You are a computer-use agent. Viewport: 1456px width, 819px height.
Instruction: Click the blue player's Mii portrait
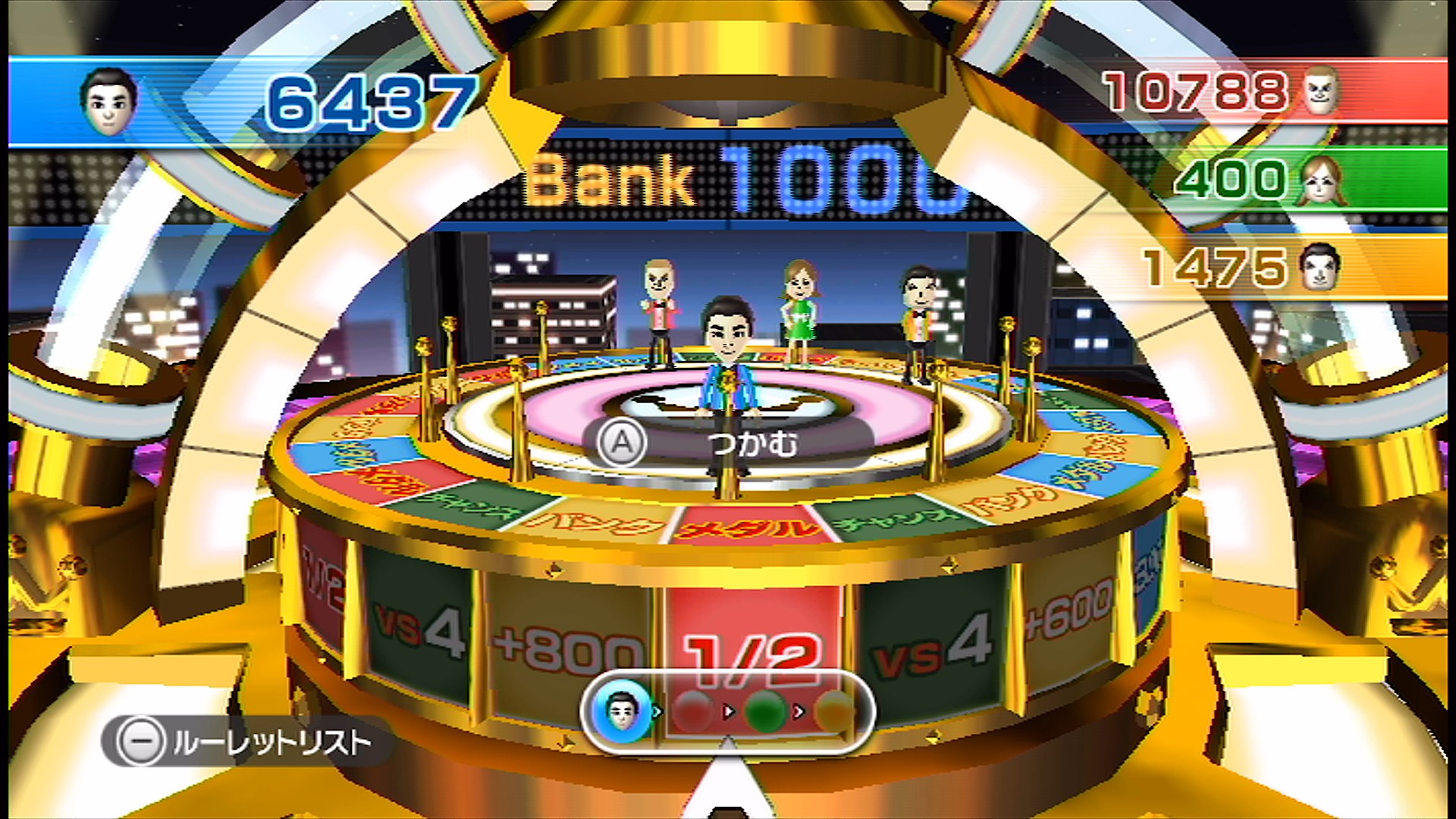click(x=109, y=102)
